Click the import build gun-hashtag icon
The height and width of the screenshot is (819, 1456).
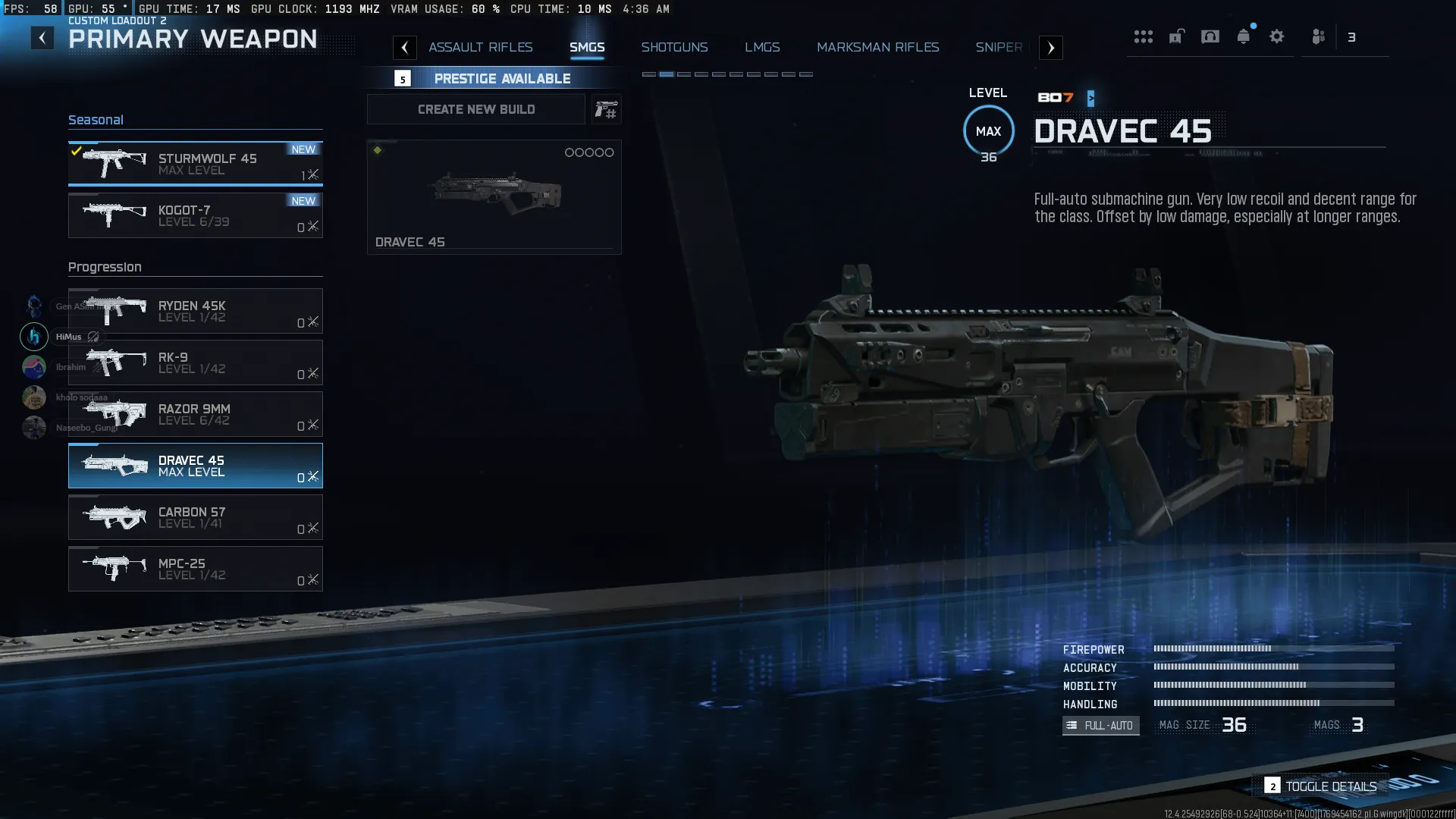pos(606,109)
